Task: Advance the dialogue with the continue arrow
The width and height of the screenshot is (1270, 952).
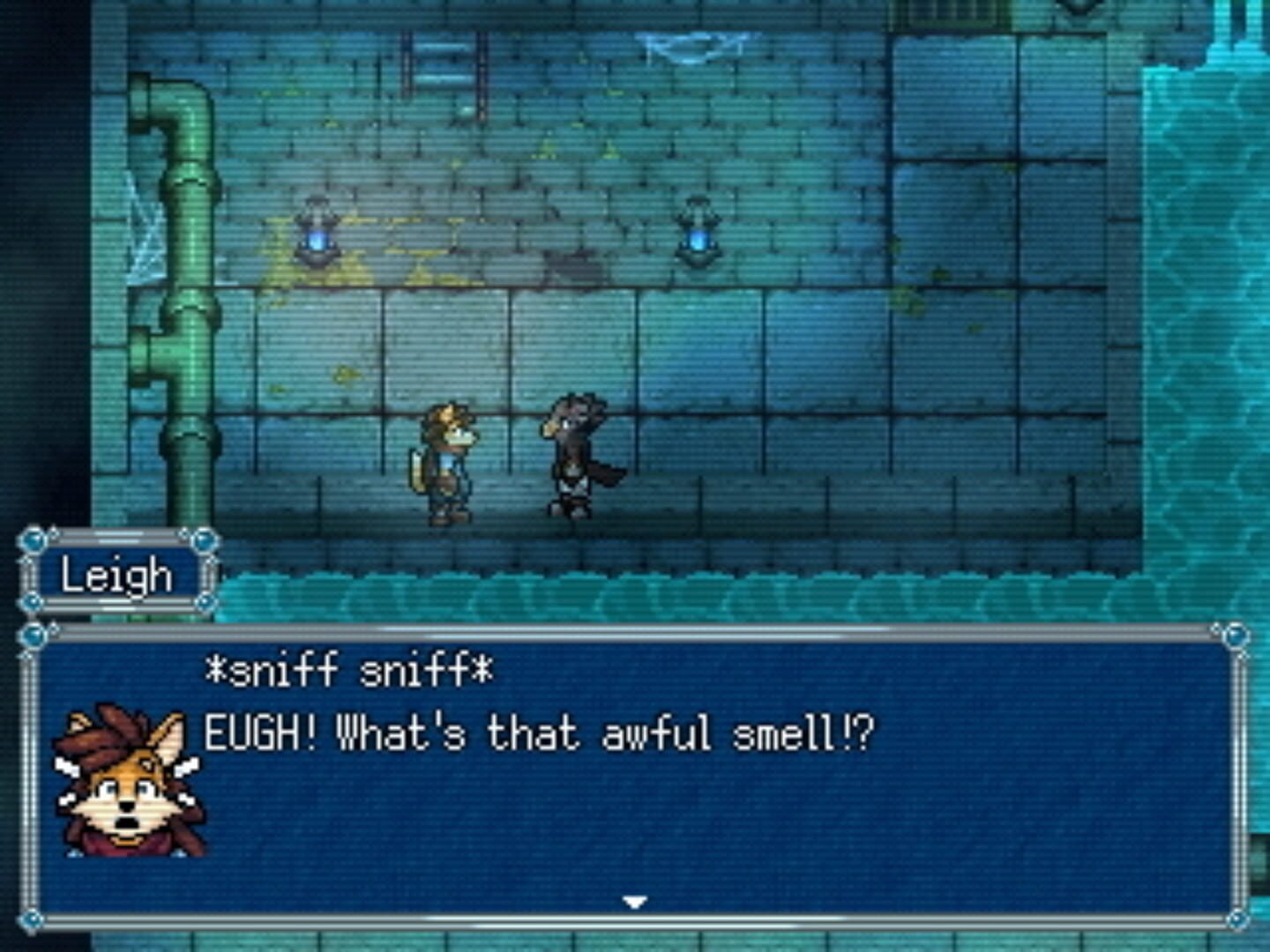Action: (x=634, y=901)
